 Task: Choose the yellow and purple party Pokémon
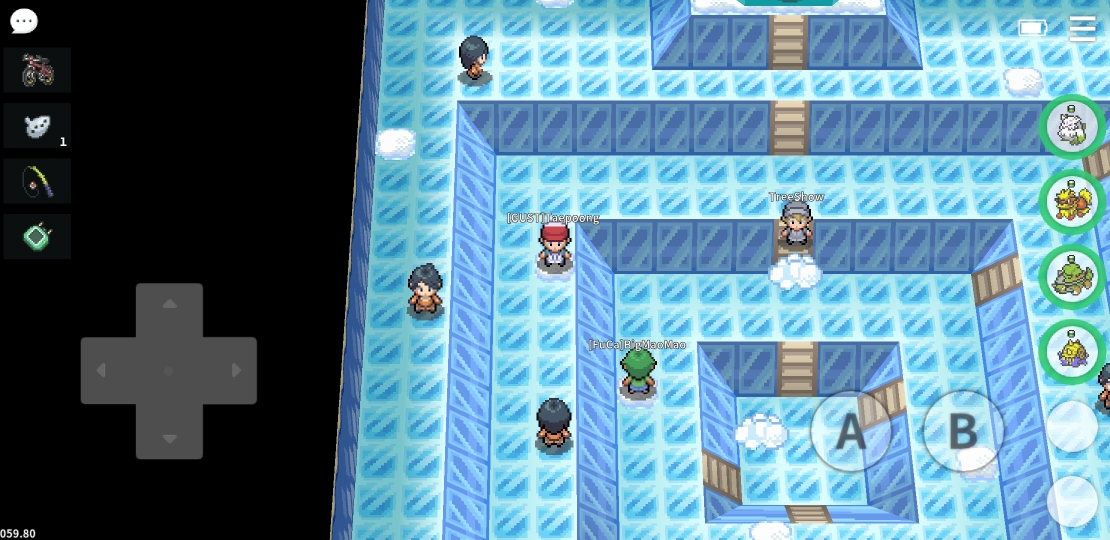[x=1072, y=352]
